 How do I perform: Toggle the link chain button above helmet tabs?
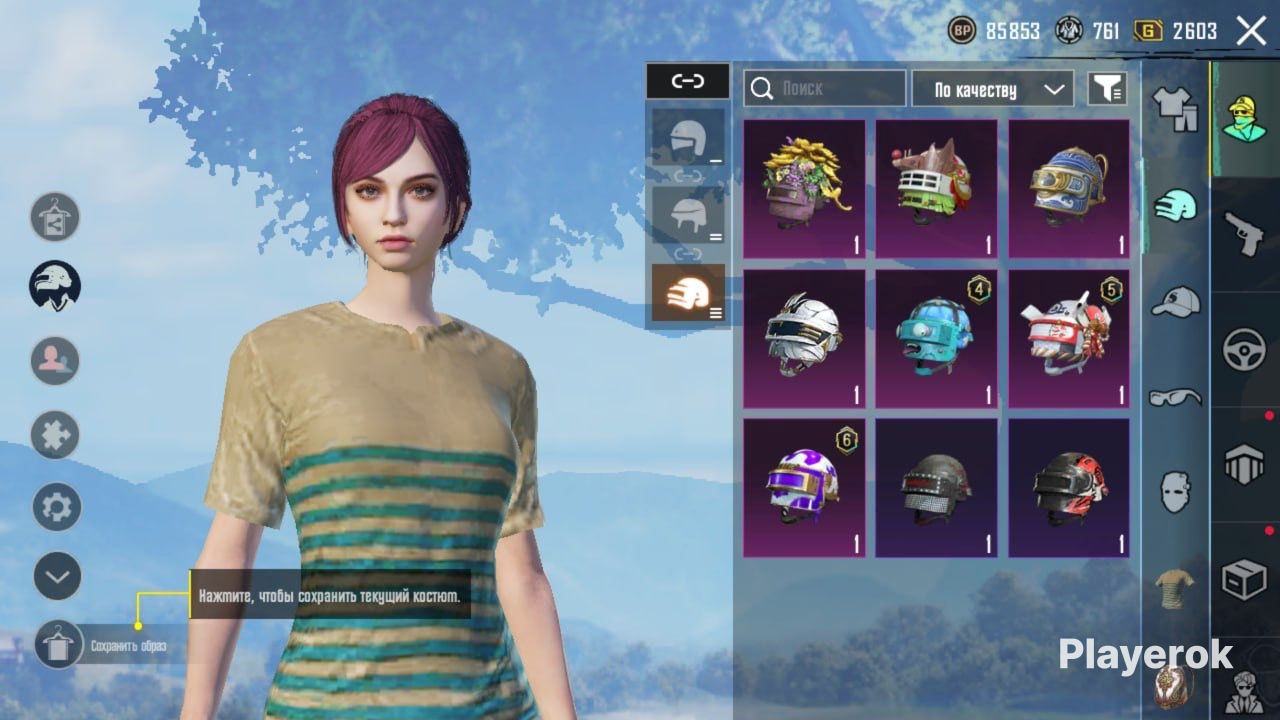688,81
